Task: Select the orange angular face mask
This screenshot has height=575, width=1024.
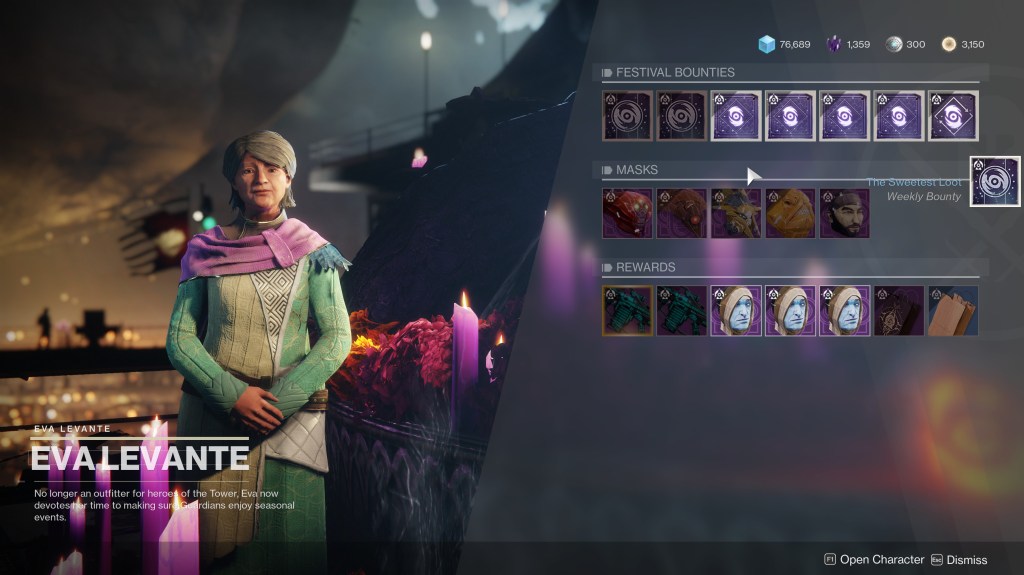Action: pos(790,213)
